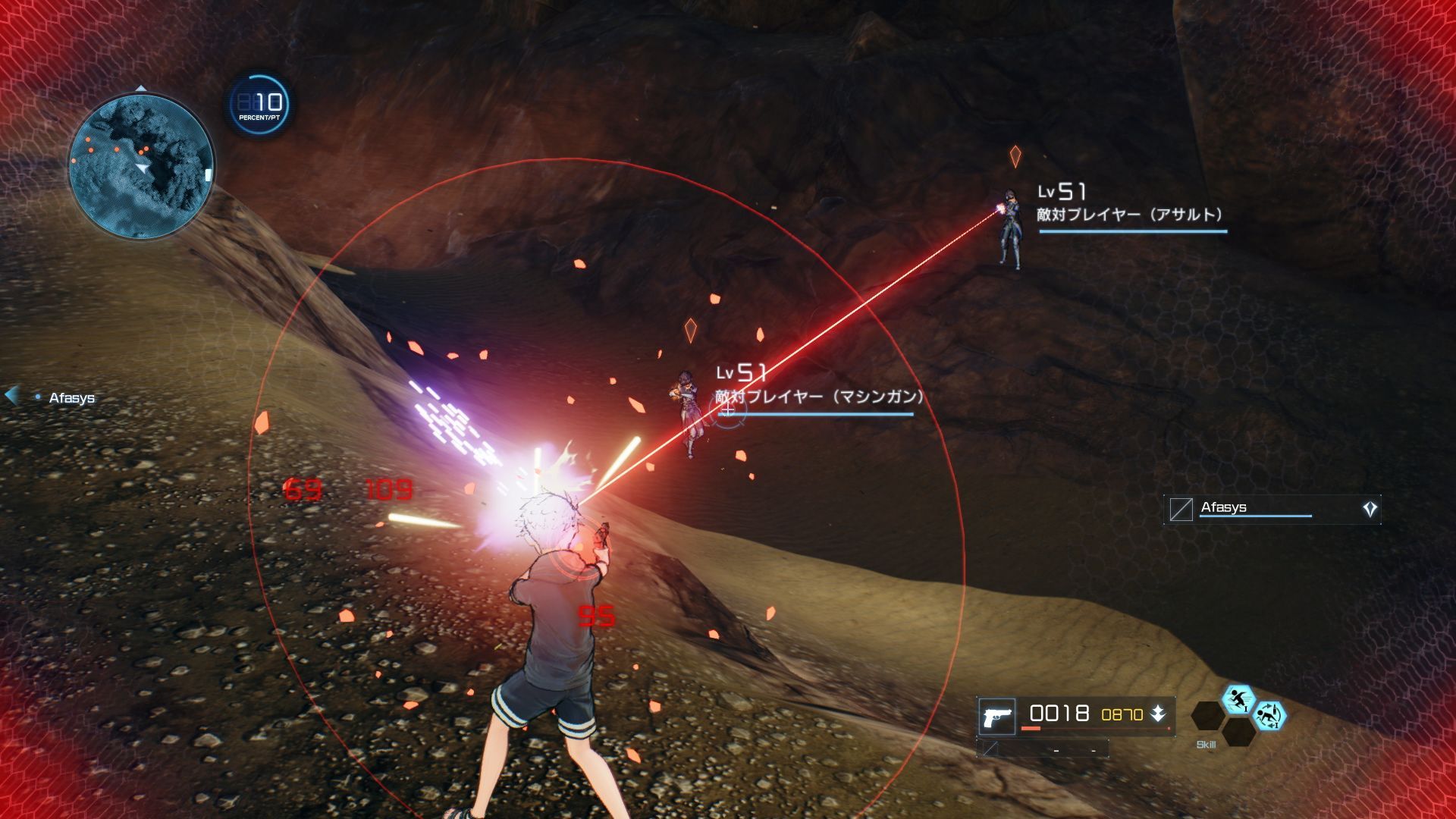Click the Skill label under the hexagons
This screenshot has width=1456, height=819.
click(x=1206, y=744)
